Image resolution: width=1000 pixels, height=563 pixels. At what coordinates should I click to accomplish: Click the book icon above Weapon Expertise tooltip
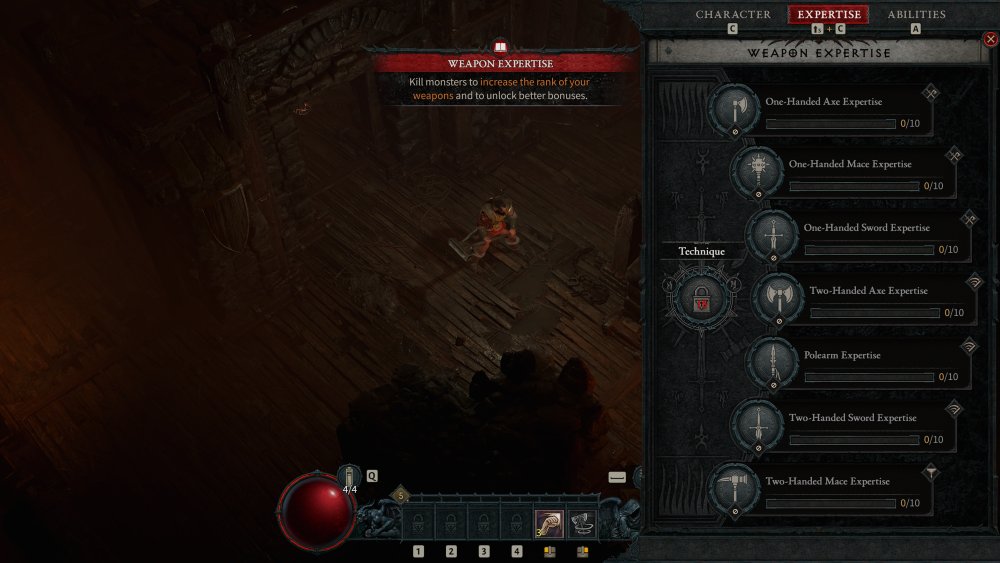tap(501, 46)
